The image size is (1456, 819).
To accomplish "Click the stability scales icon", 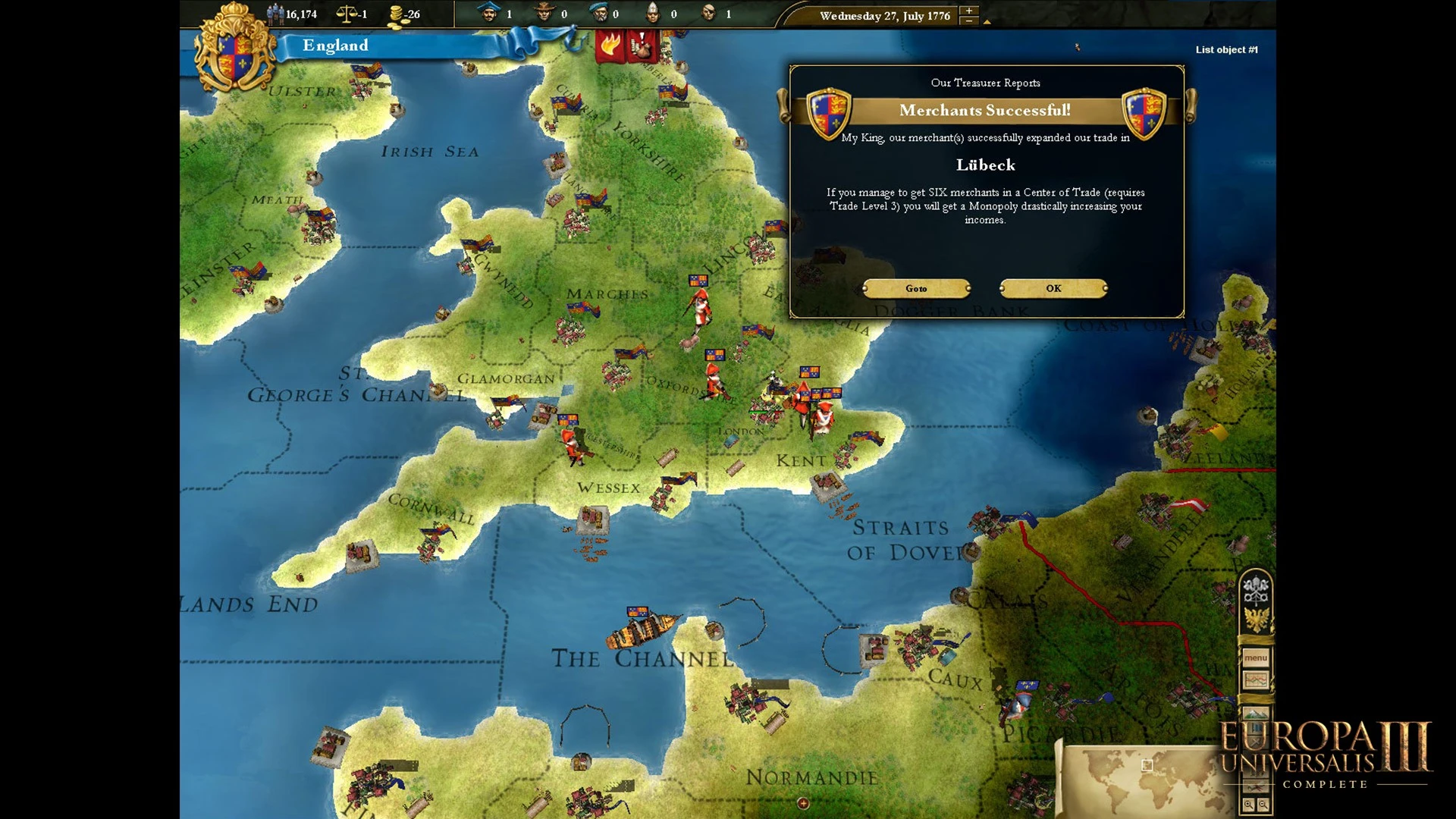I will click(347, 14).
